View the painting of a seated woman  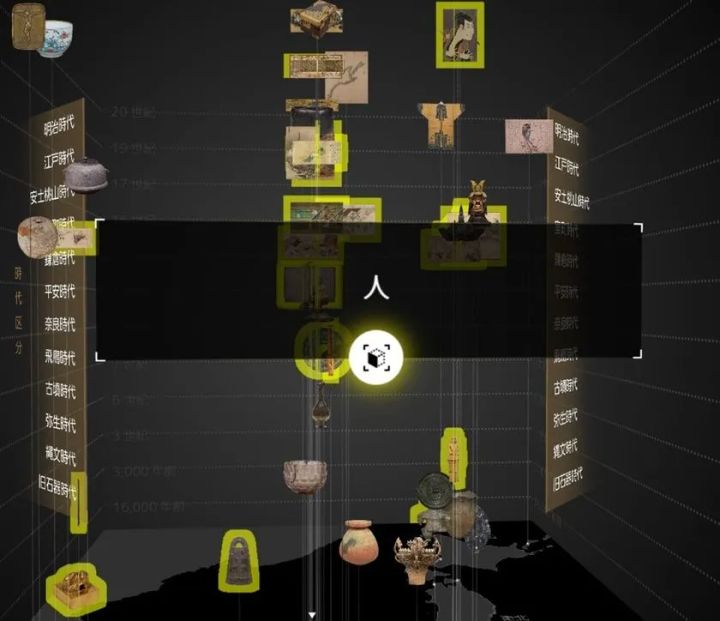point(527,136)
